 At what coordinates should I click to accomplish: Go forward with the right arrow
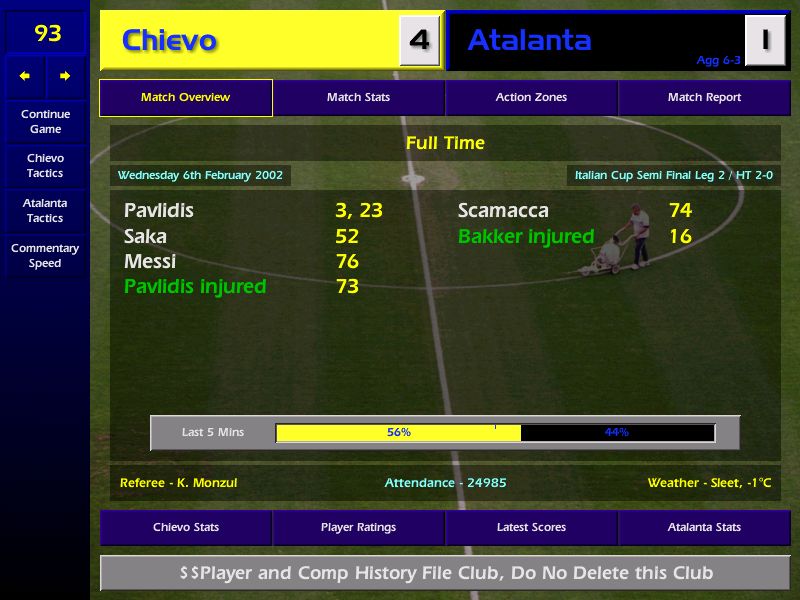[x=65, y=76]
